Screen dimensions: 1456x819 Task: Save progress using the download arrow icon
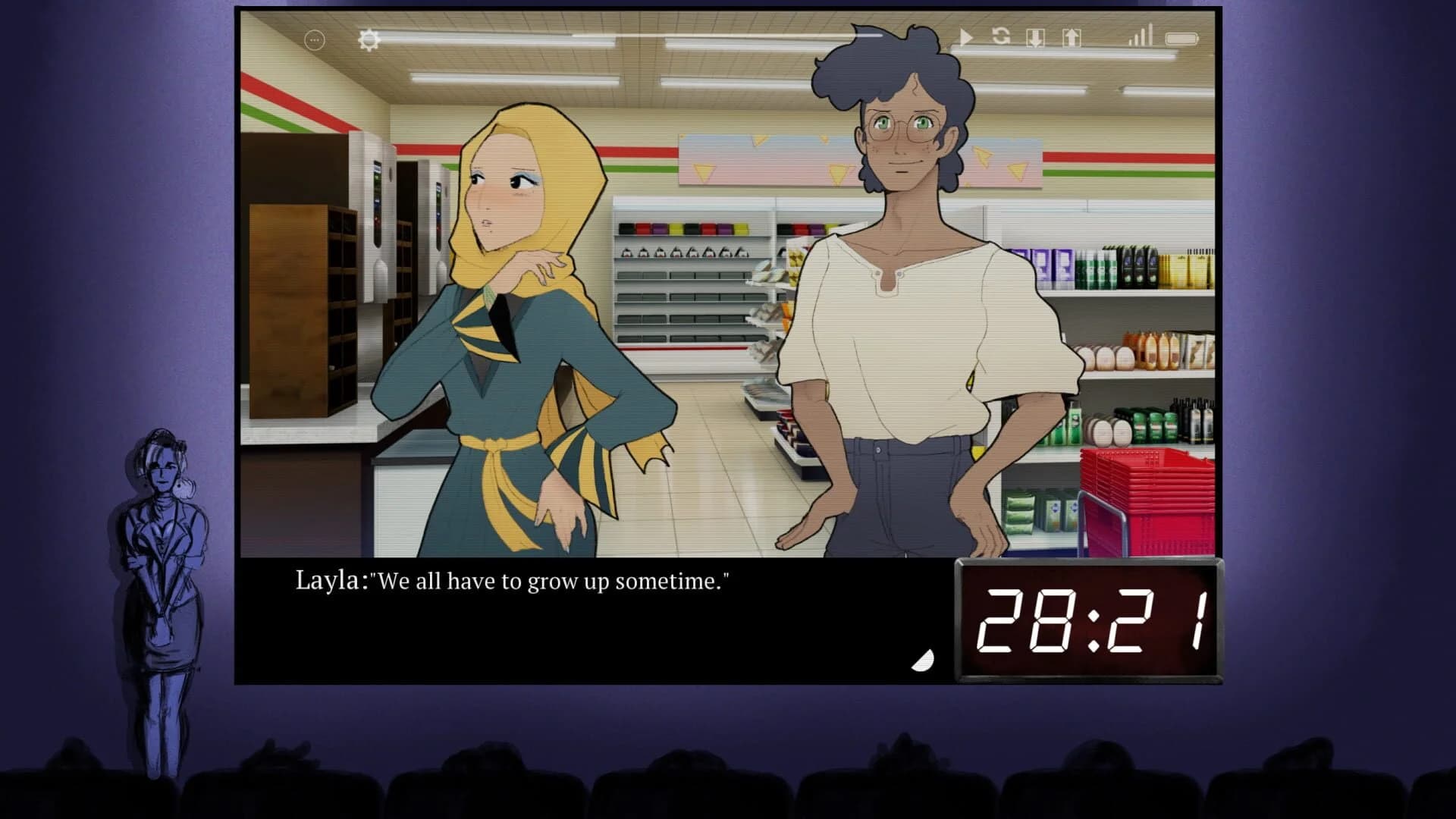(x=1034, y=38)
